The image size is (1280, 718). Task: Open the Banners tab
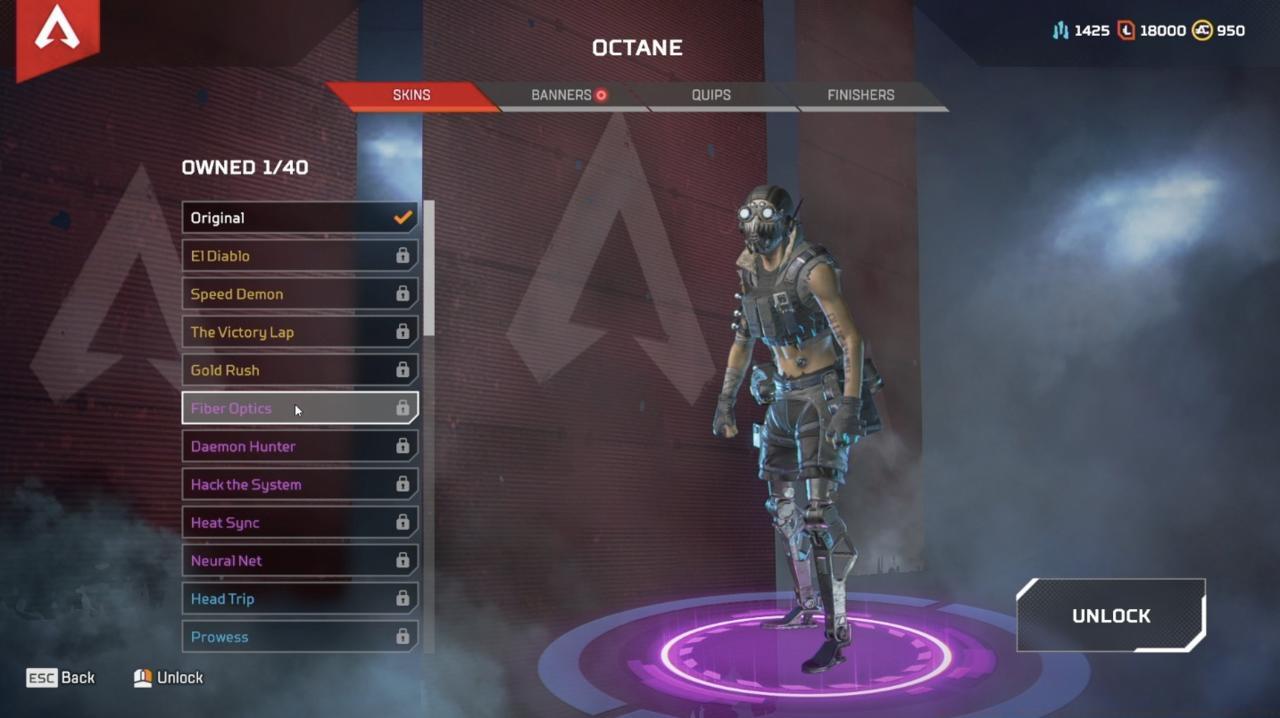[562, 95]
